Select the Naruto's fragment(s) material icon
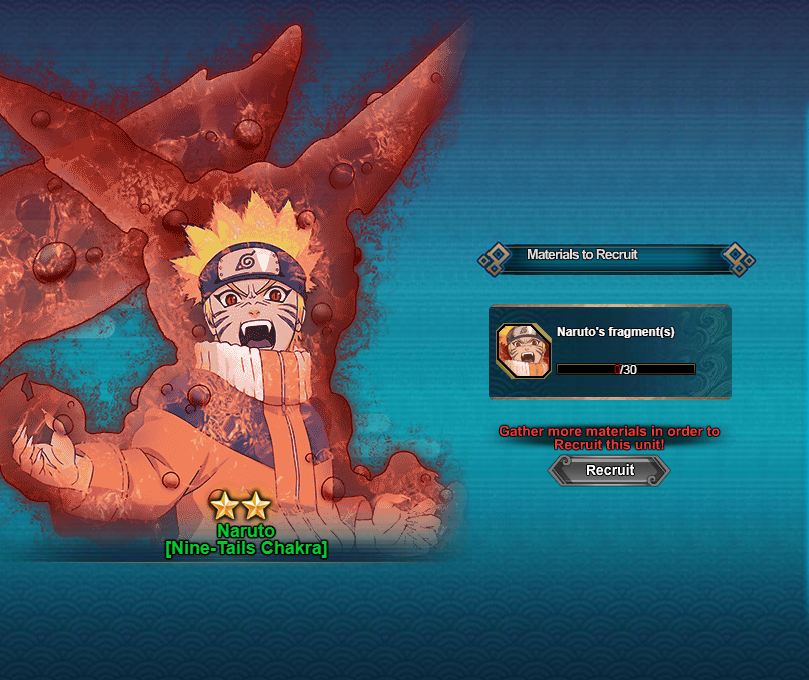This screenshot has height=680, width=809. (524, 351)
